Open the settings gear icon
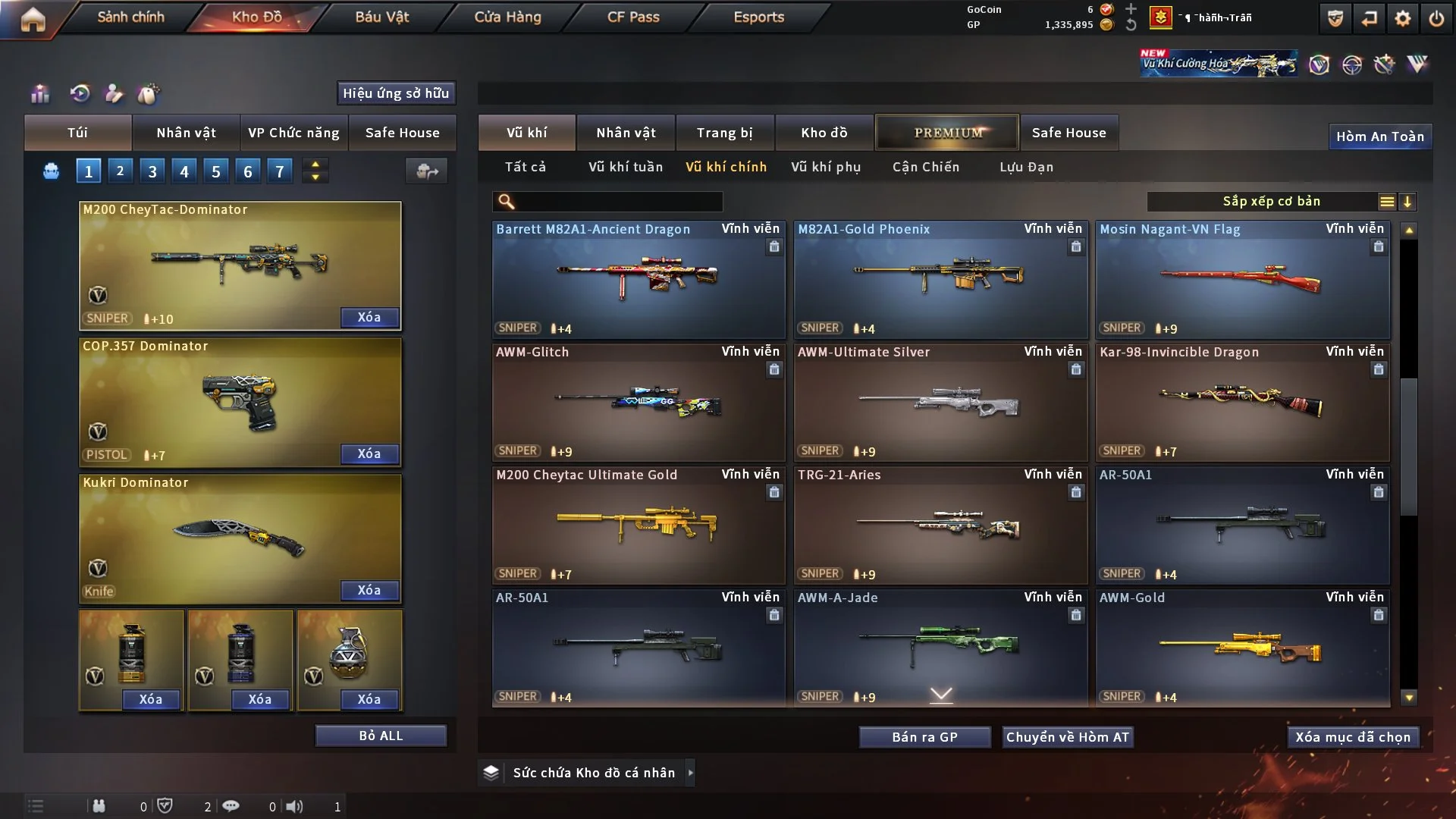Screen dimensions: 1456x819 pos(1402,18)
